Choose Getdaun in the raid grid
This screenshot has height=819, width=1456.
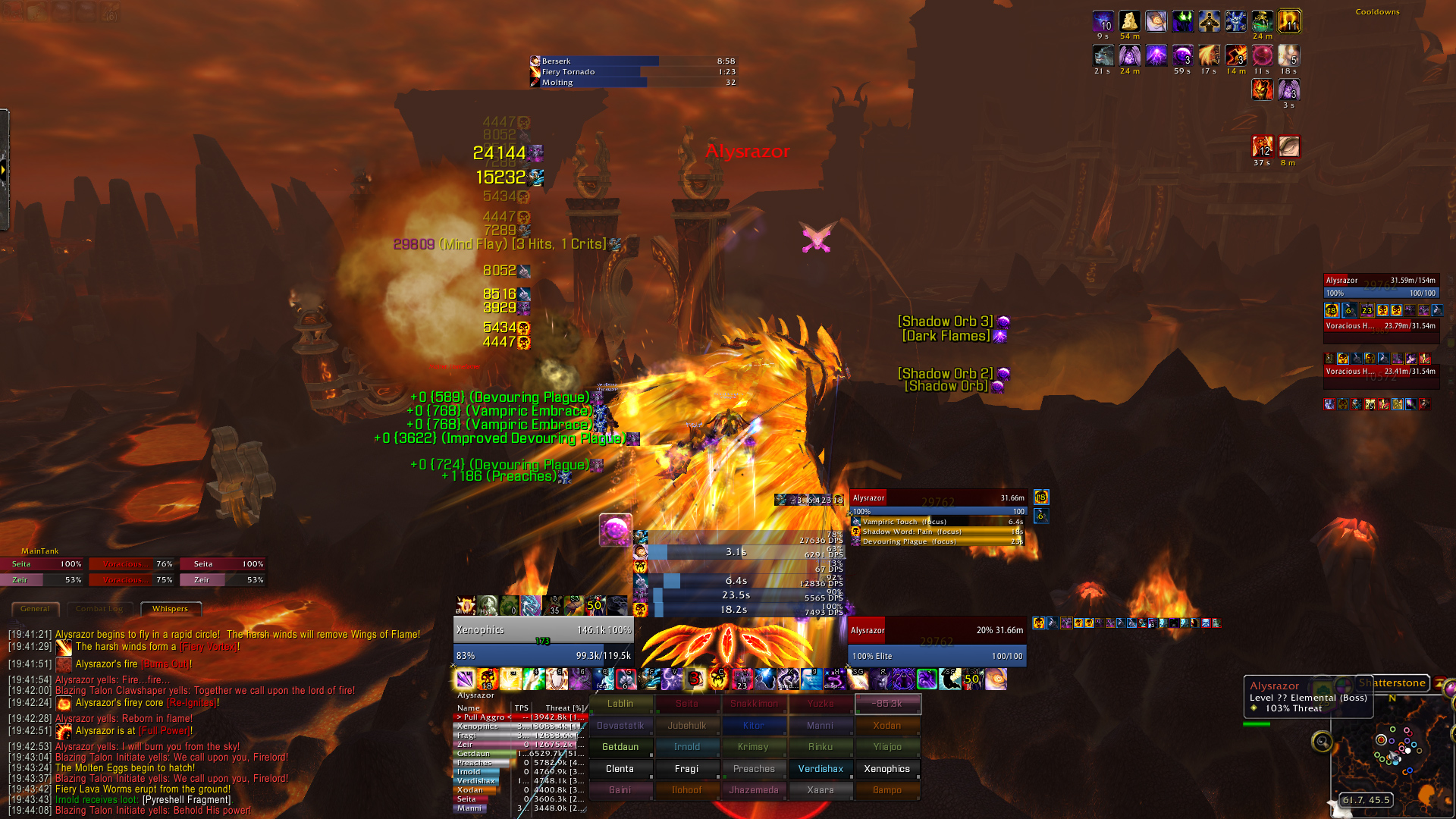[x=620, y=747]
